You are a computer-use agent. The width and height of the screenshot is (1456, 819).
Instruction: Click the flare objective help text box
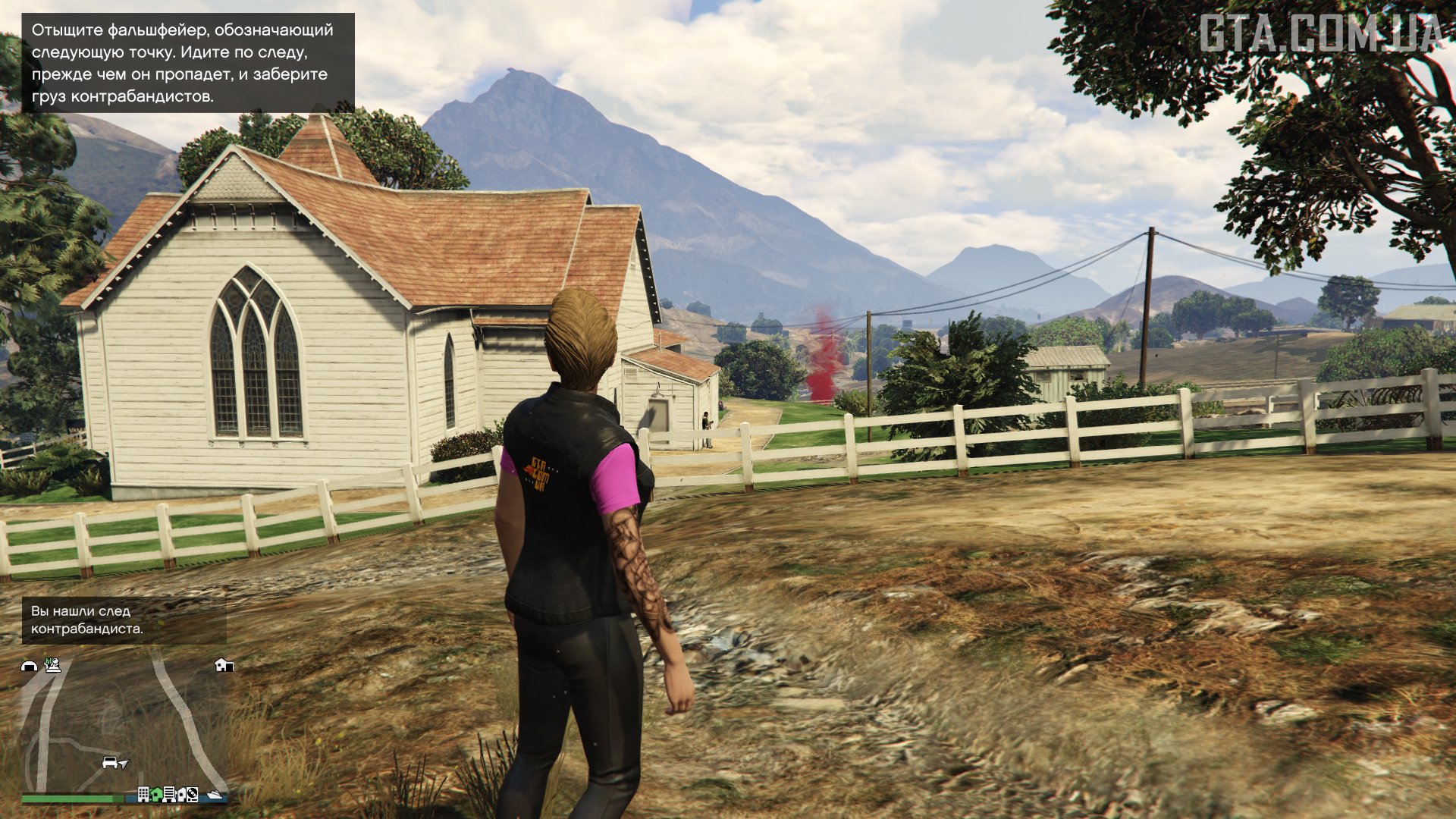(187, 63)
